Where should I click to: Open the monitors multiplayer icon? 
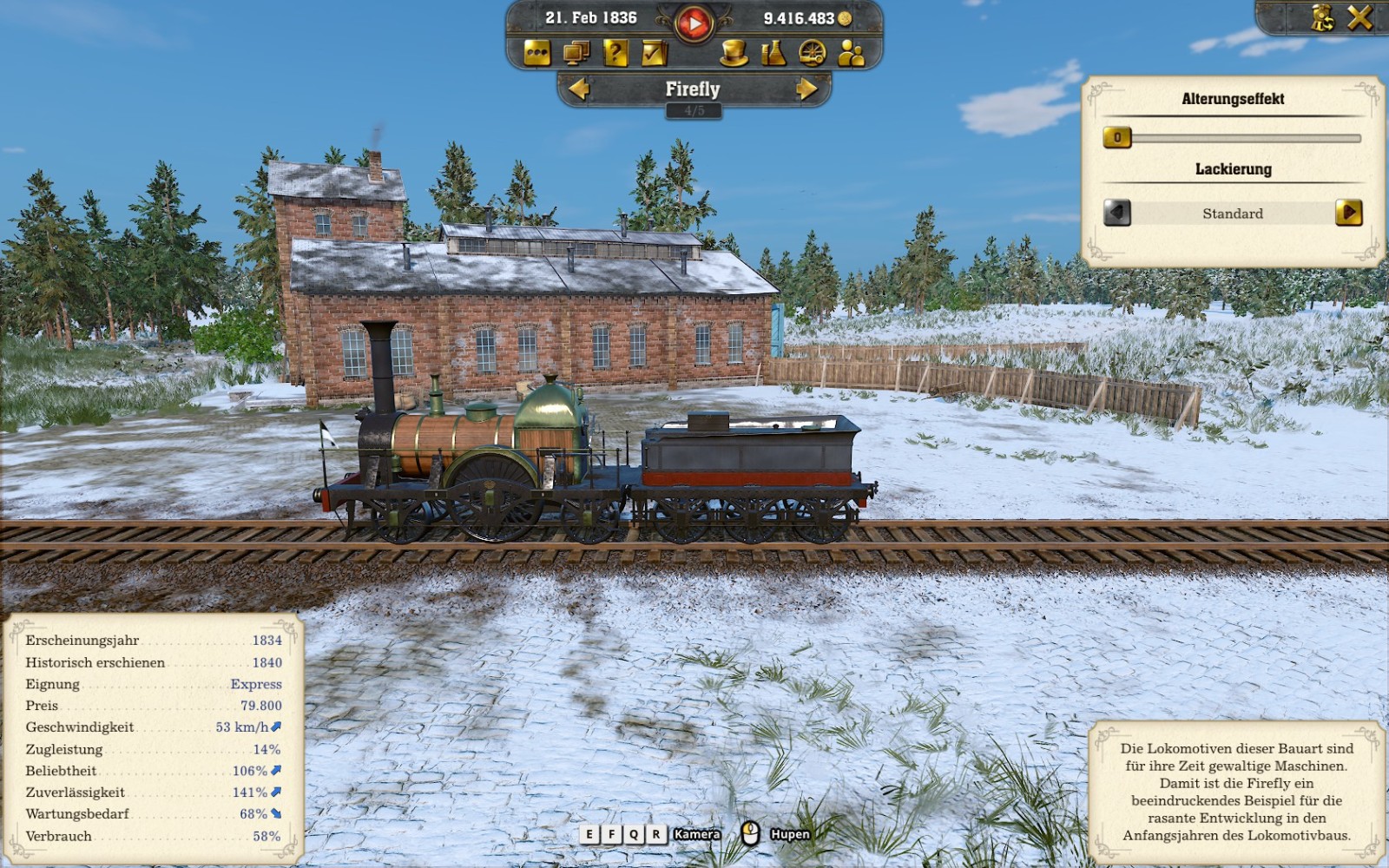576,54
